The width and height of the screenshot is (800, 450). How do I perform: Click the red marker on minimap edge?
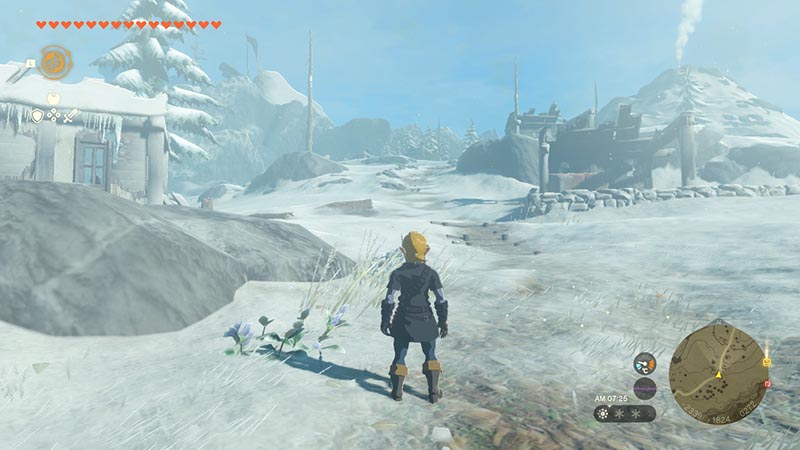click(x=767, y=383)
